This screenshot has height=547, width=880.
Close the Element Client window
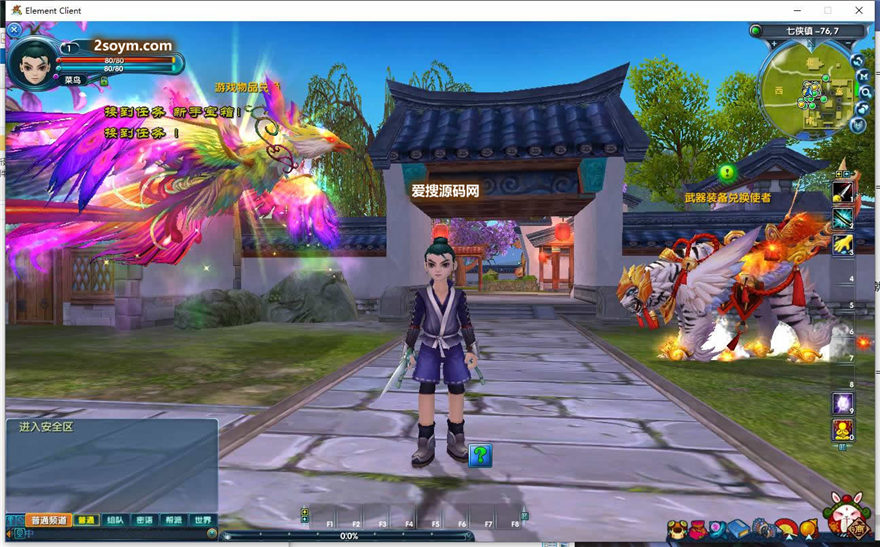point(859,10)
